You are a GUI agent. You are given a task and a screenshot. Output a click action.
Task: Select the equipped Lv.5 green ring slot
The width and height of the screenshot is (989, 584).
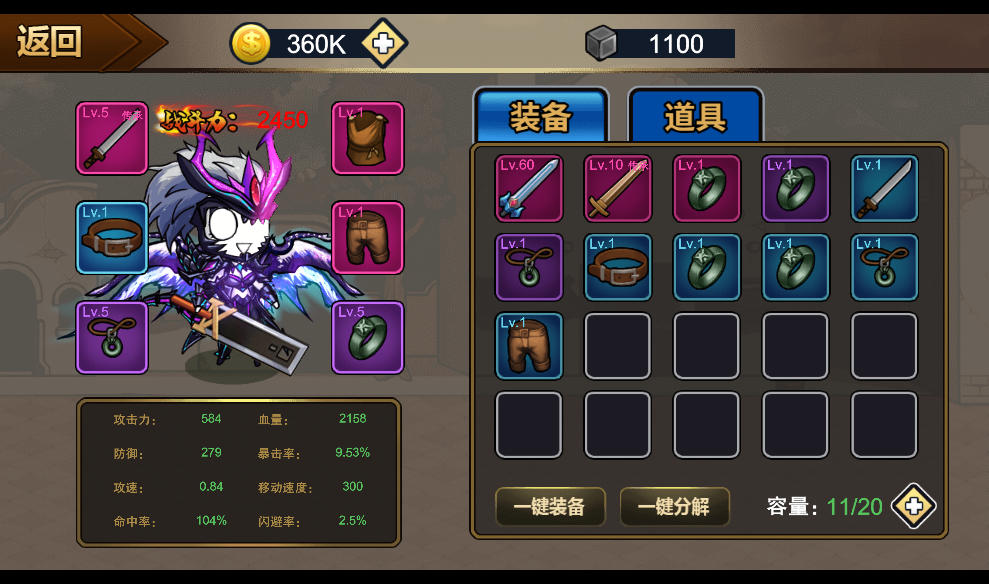(x=367, y=337)
